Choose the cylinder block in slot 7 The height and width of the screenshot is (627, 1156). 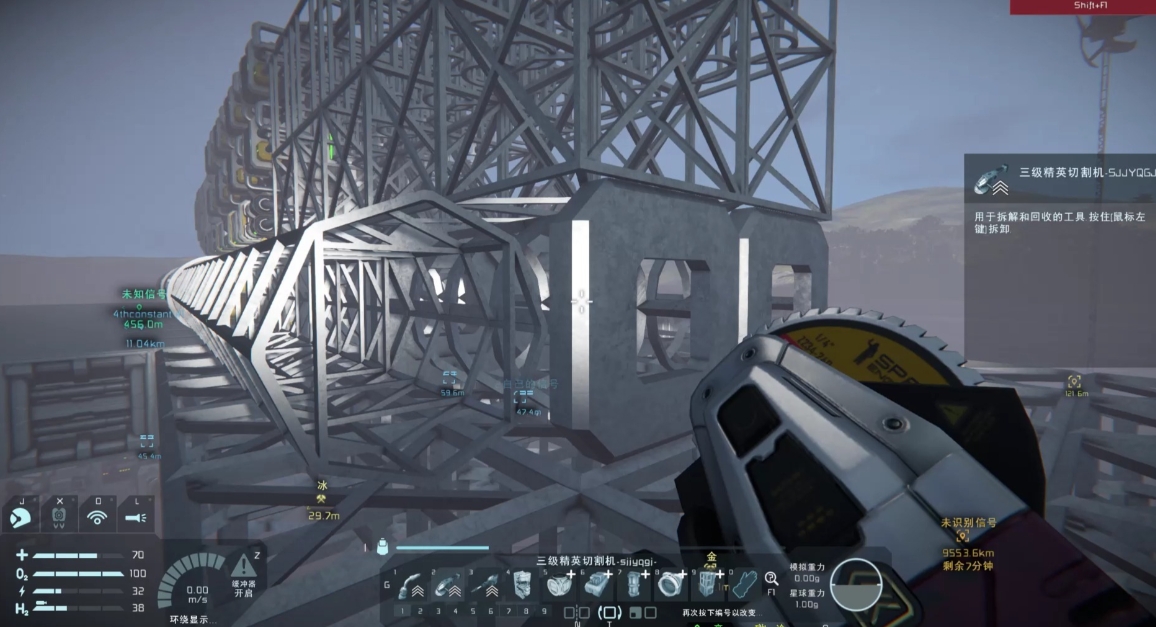[634, 584]
